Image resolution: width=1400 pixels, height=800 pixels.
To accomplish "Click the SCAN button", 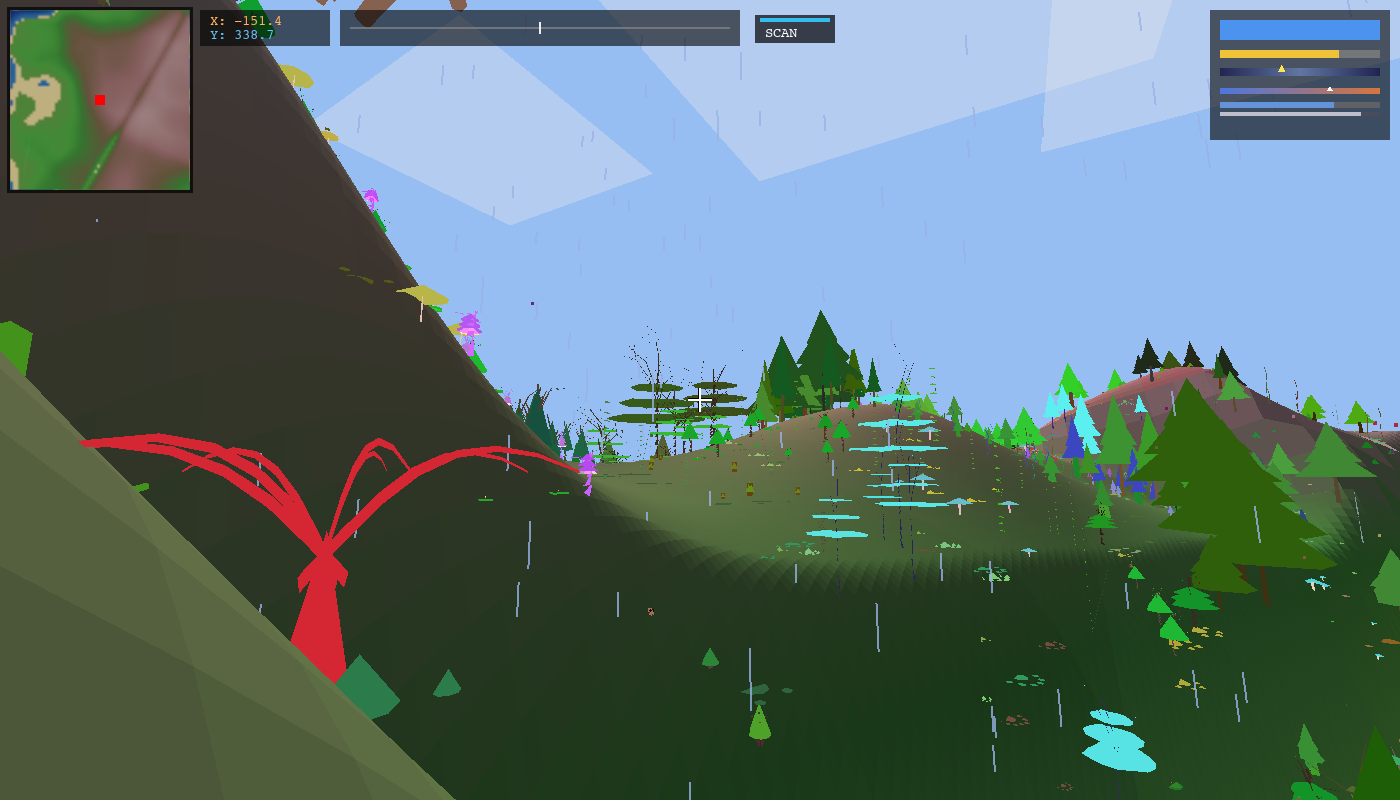I will [795, 31].
